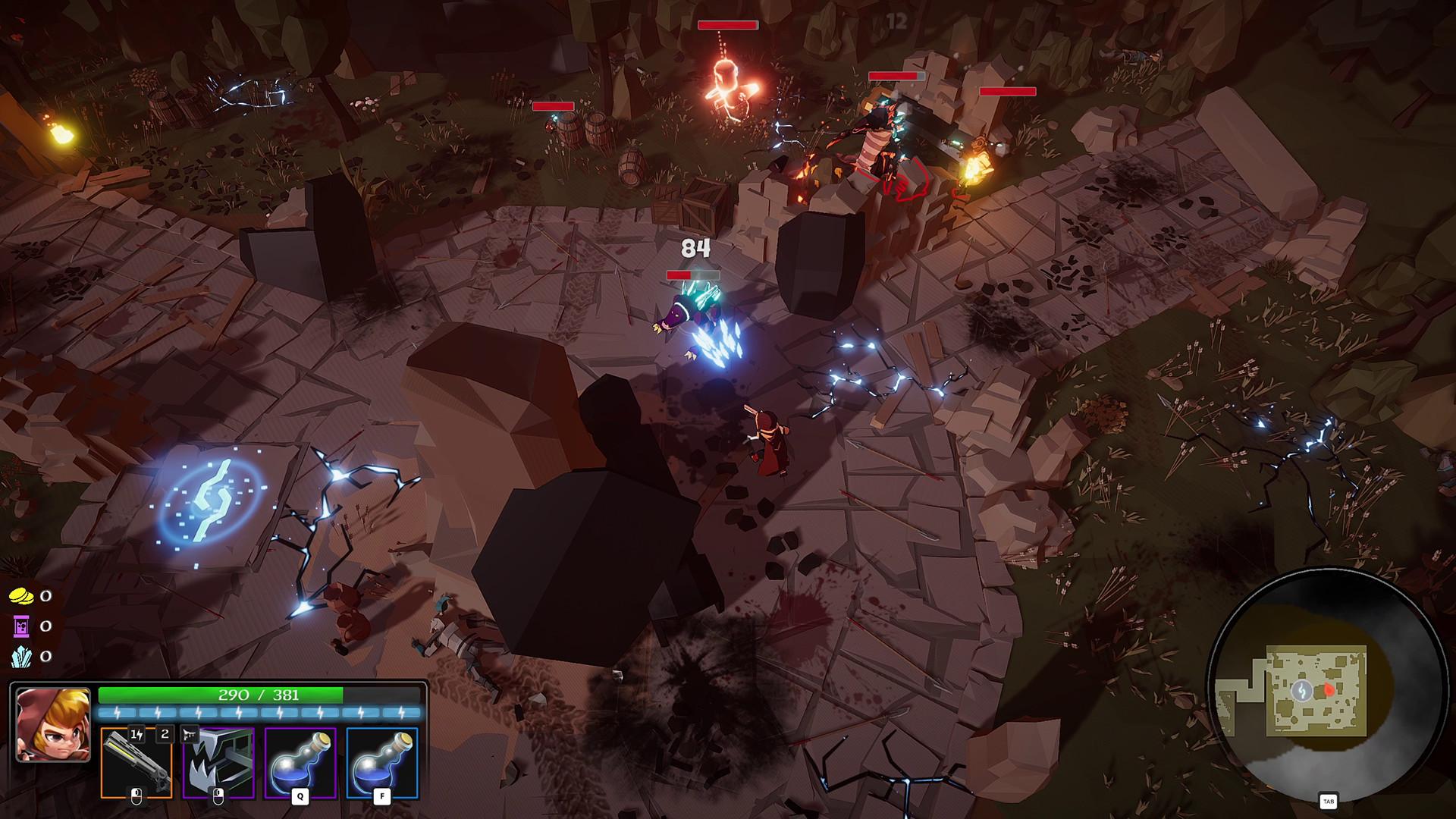
Task: Activate the spiked trap ability slot
Action: coord(218,762)
